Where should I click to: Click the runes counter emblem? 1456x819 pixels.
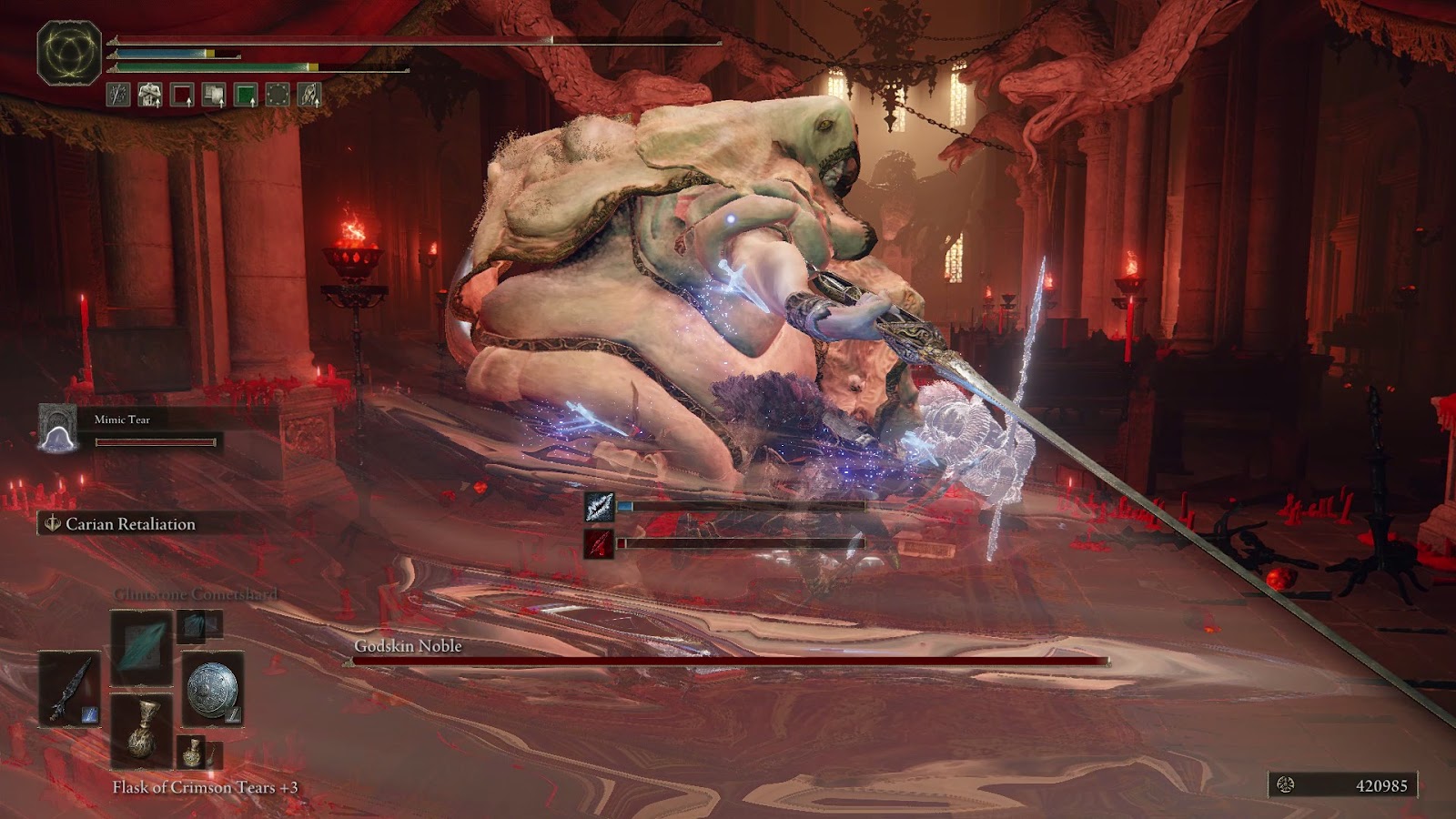1286,785
